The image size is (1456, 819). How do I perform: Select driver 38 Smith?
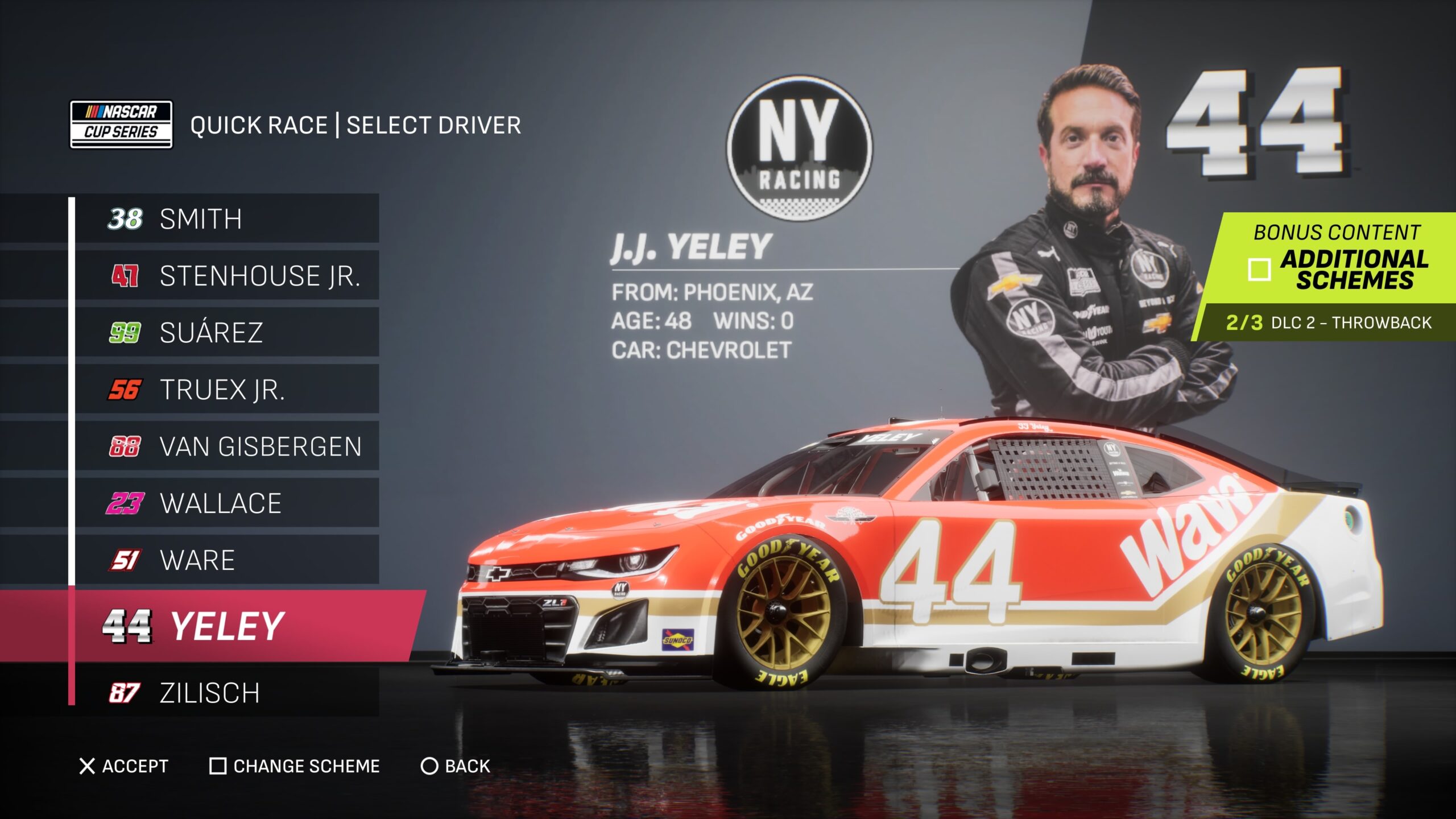click(x=226, y=219)
